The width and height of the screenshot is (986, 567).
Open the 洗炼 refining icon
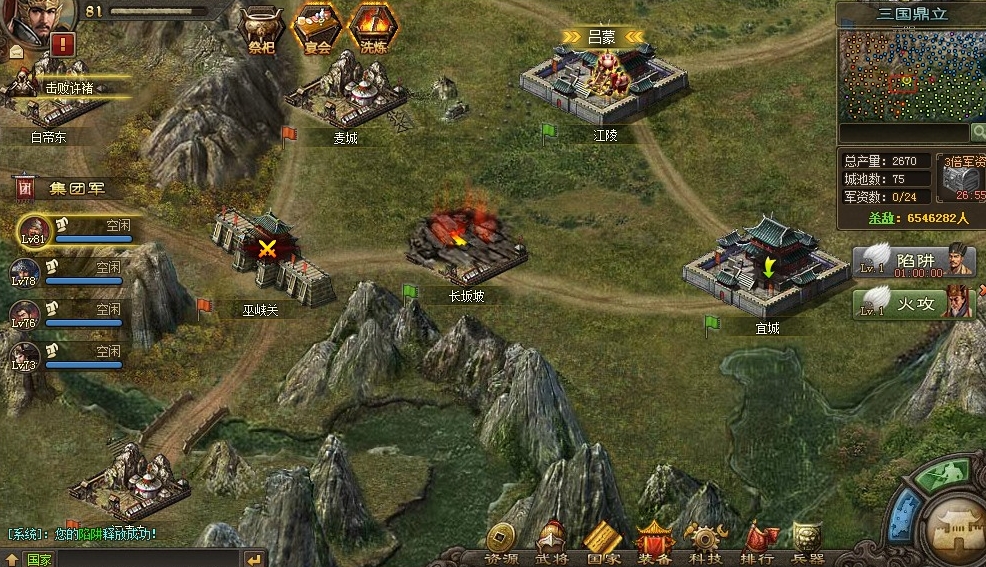pyautogui.click(x=373, y=27)
